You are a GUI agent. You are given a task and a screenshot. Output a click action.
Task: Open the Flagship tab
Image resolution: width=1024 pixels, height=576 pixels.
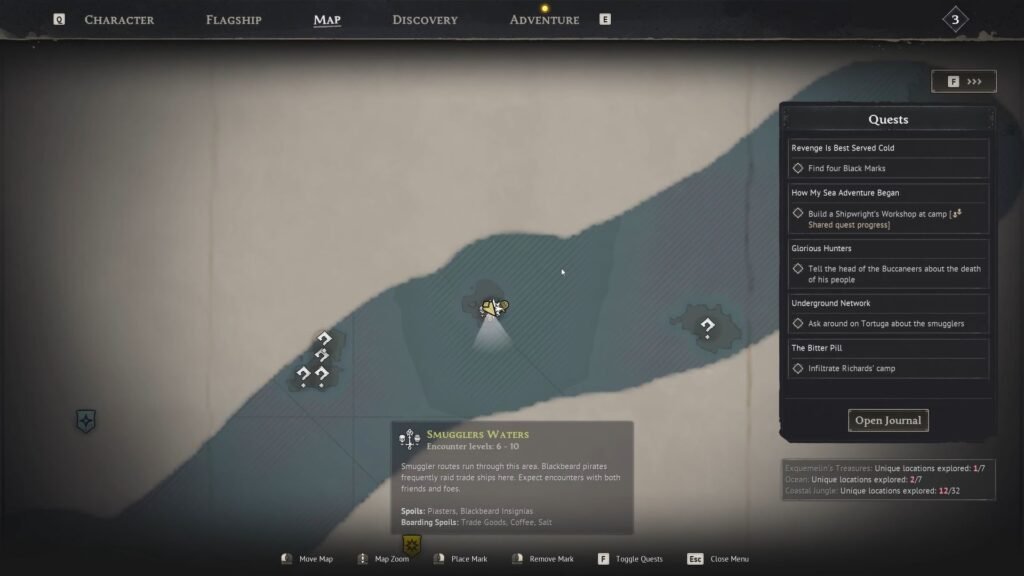pos(234,20)
